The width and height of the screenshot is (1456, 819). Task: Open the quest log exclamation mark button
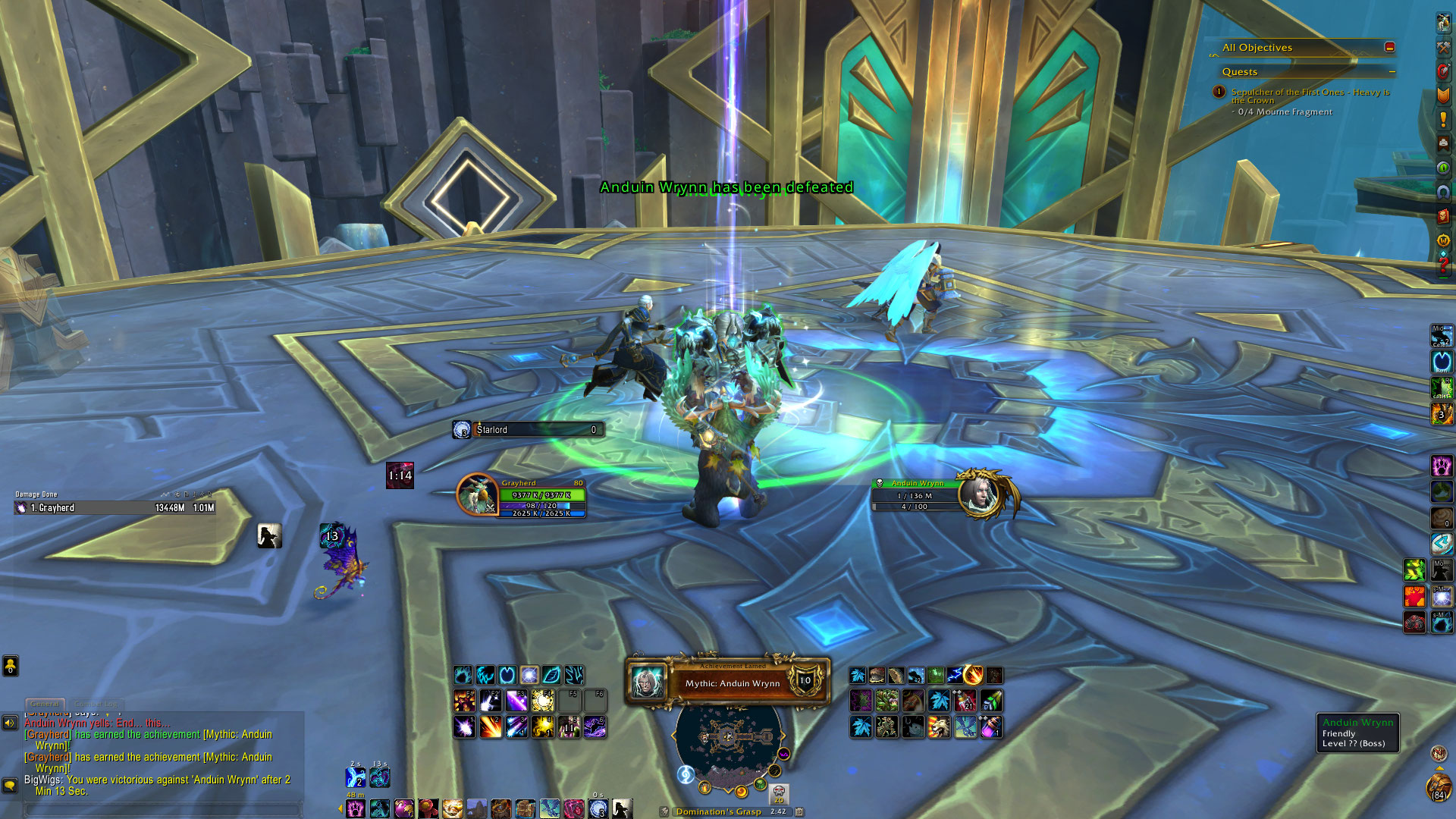tap(1443, 119)
